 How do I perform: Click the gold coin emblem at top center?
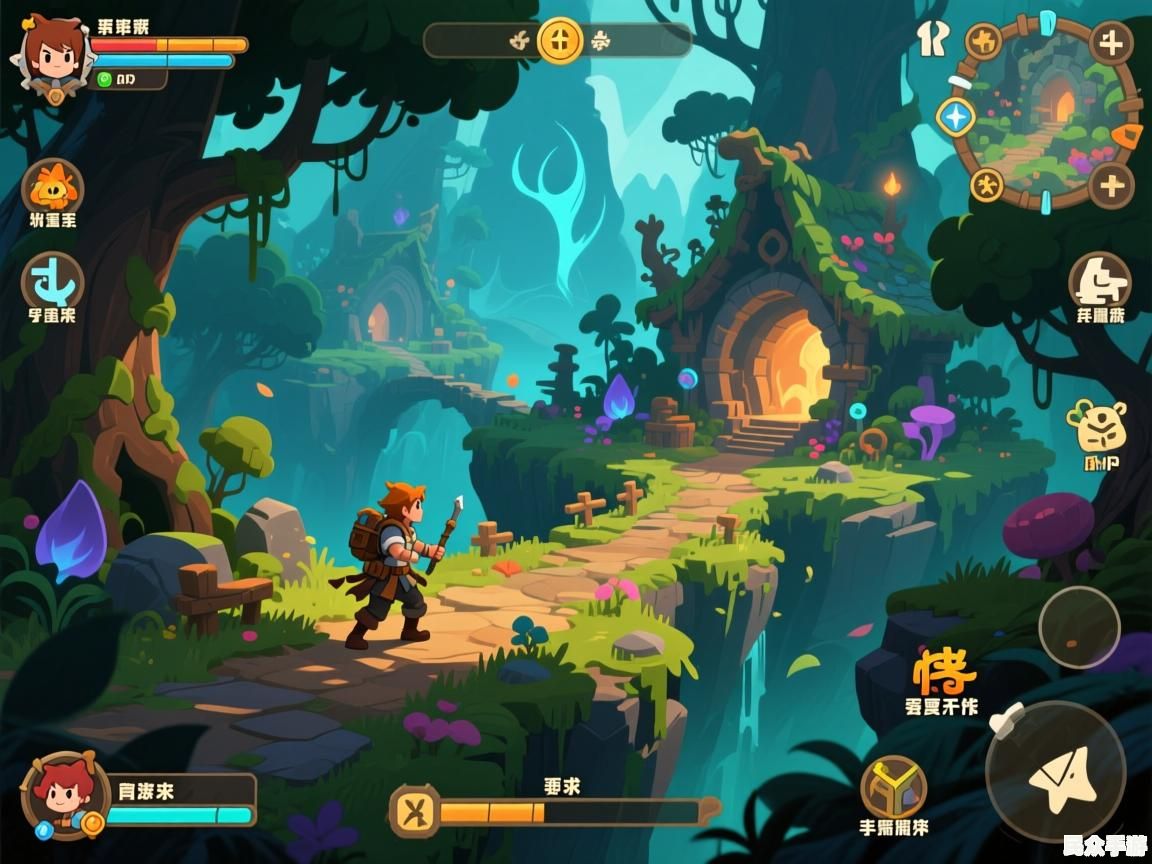(x=559, y=42)
